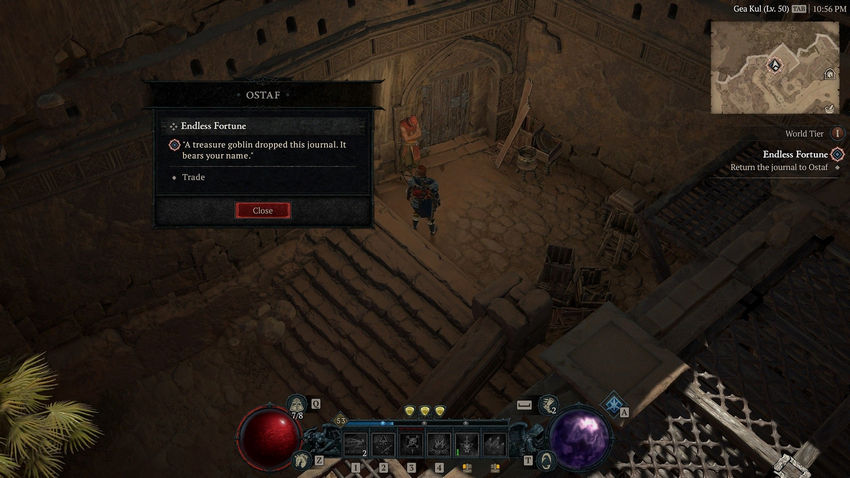Choose the Endless Fortune dialogue option
Image resolution: width=850 pixels, height=478 pixels.
[x=213, y=126]
